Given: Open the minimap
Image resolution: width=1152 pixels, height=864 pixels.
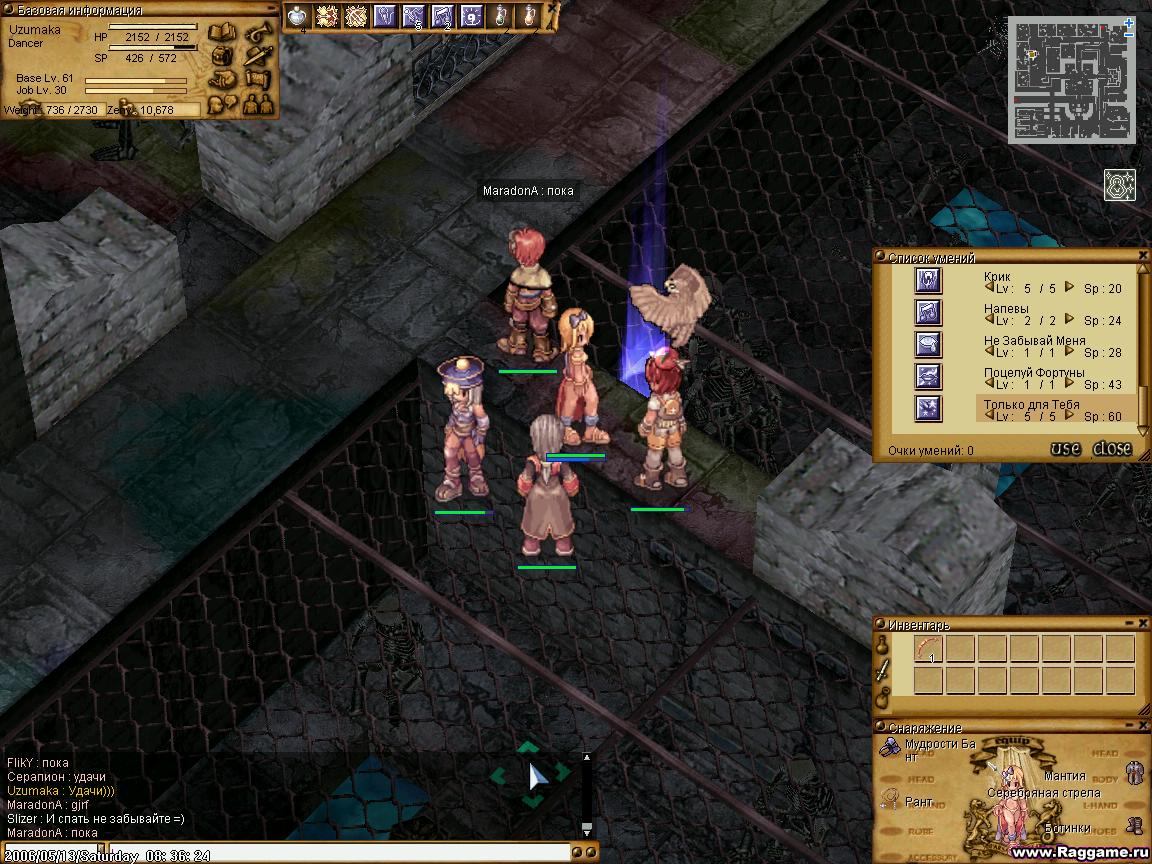Looking at the screenshot, I should tap(1071, 80).
